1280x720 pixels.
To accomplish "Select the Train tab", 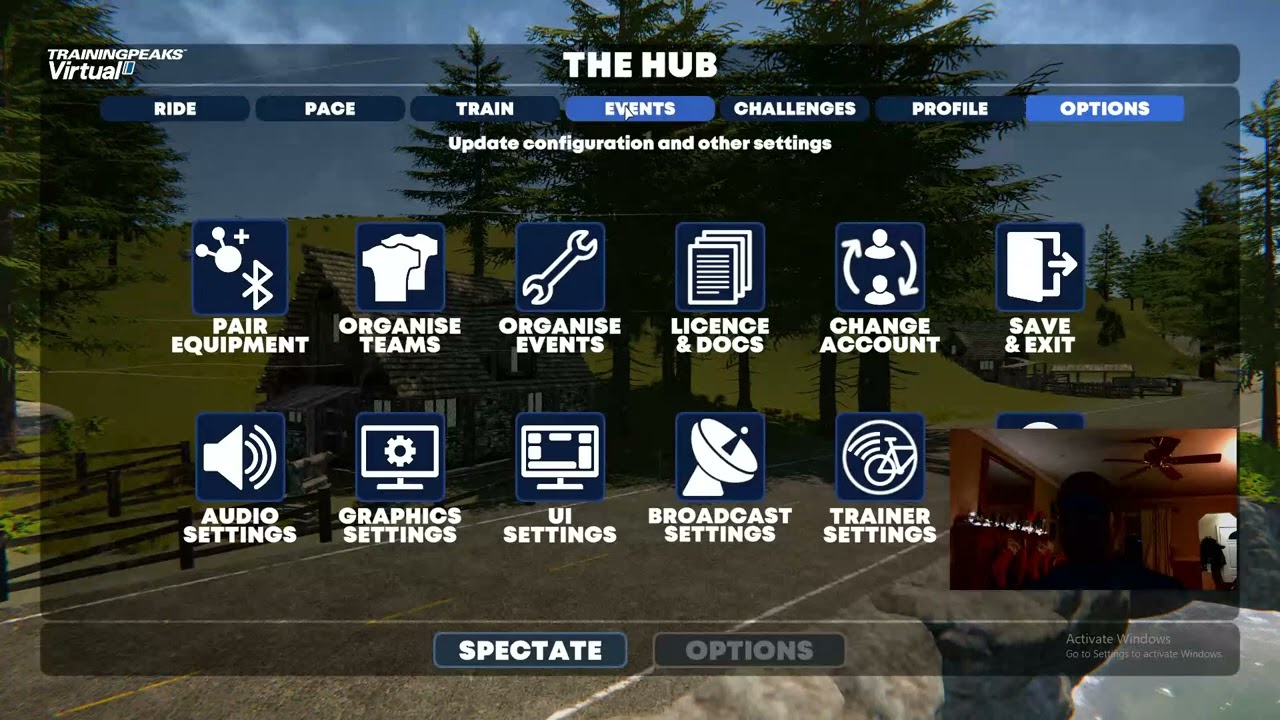I will coord(485,109).
